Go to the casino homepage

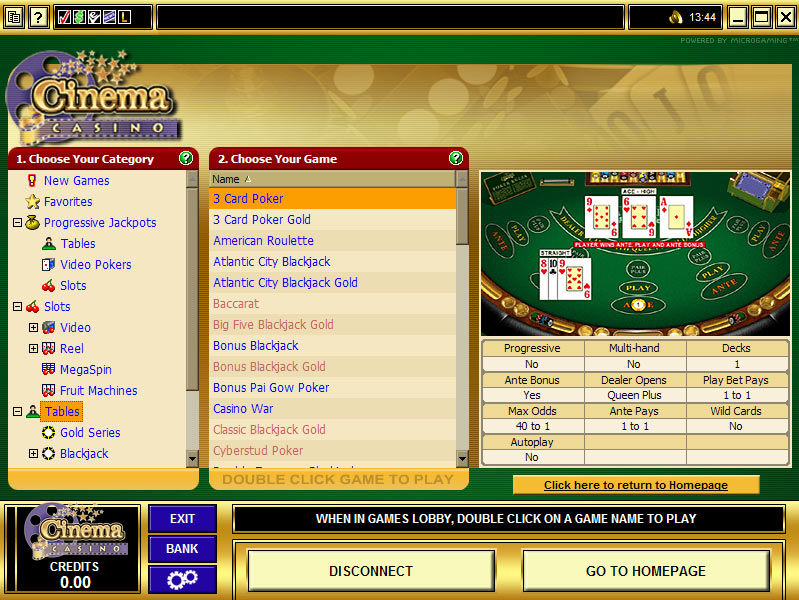tap(645, 571)
